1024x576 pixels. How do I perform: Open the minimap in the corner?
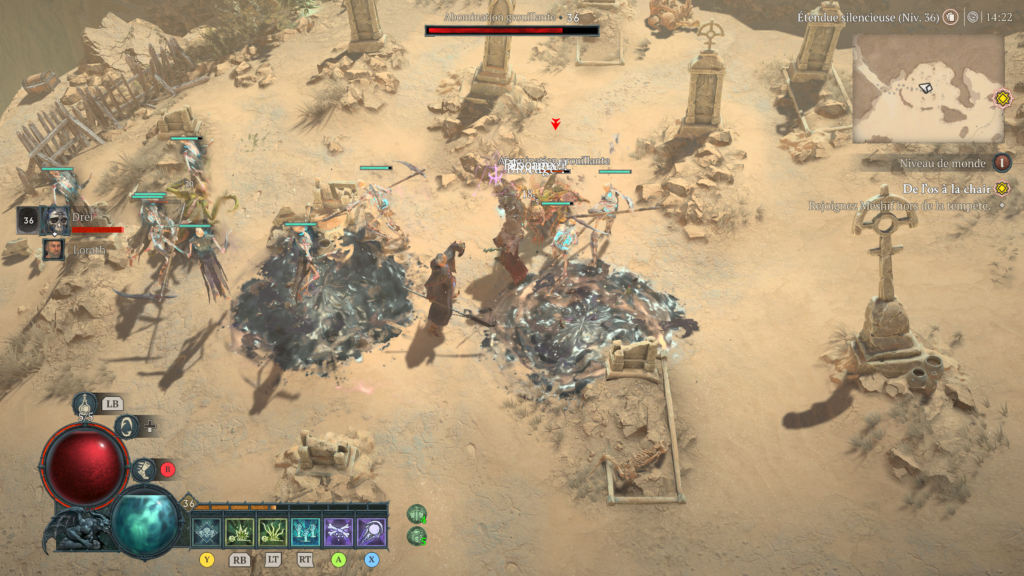click(927, 90)
